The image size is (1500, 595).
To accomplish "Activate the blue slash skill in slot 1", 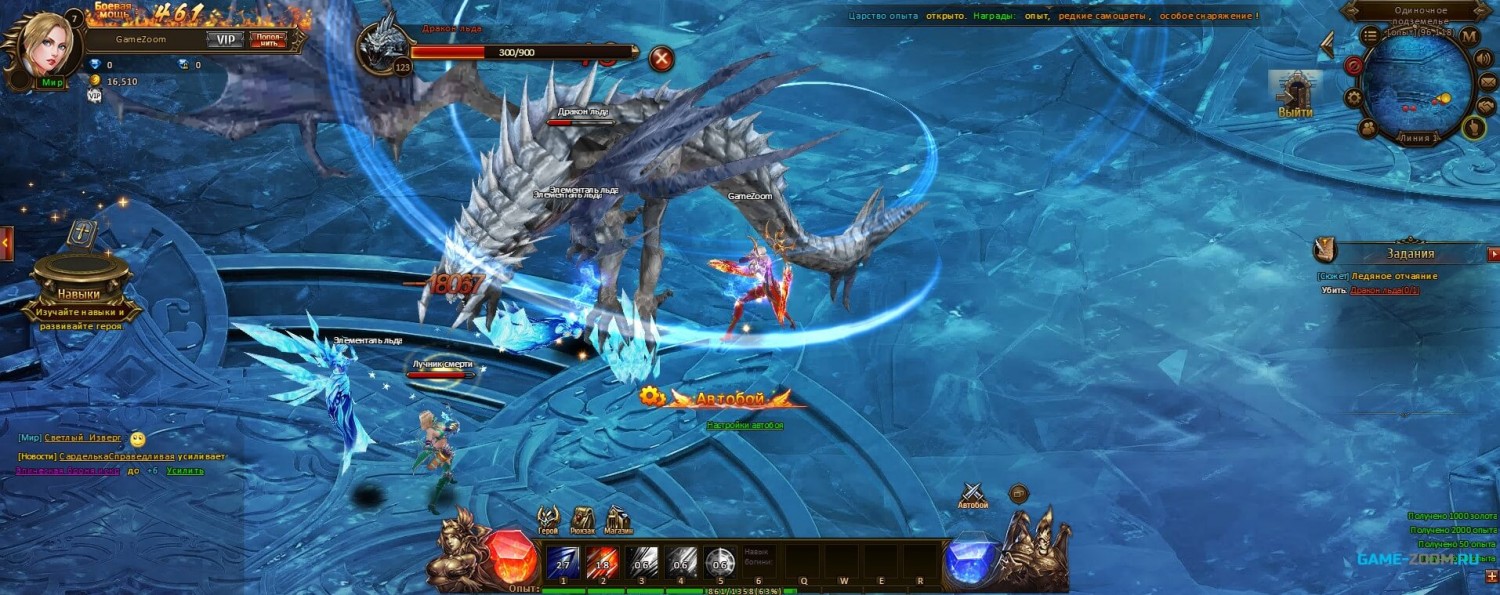I will click(x=563, y=561).
